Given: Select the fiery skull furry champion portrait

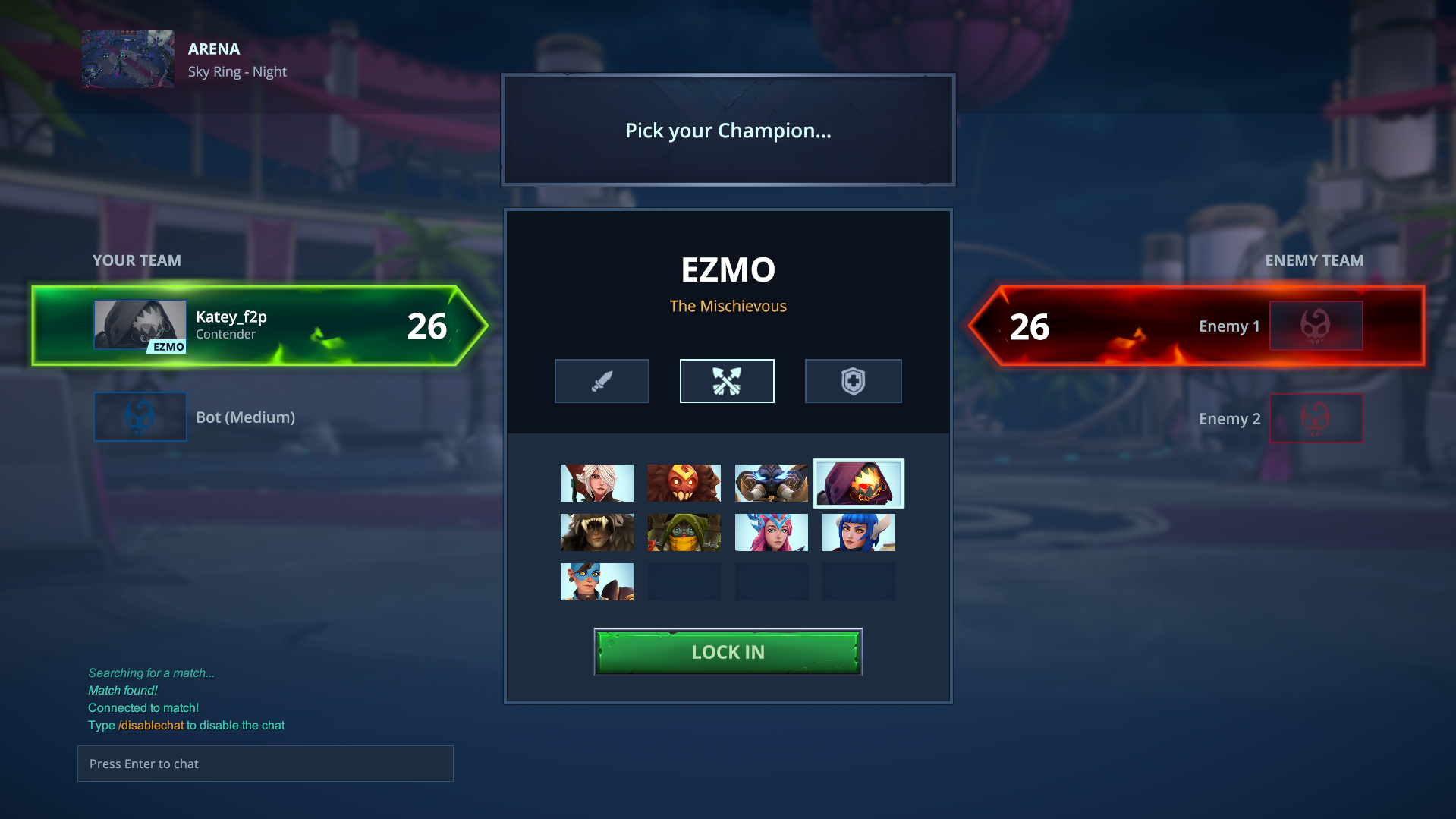Looking at the screenshot, I should click(684, 483).
